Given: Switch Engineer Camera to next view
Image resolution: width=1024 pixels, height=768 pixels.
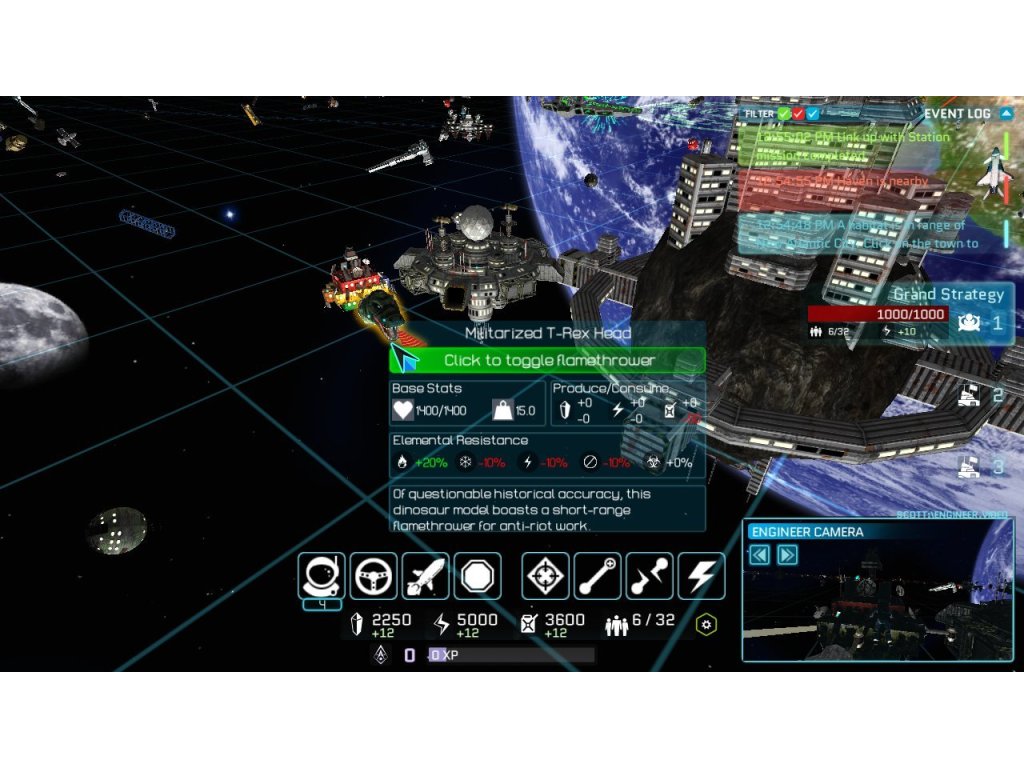Looking at the screenshot, I should tap(787, 555).
